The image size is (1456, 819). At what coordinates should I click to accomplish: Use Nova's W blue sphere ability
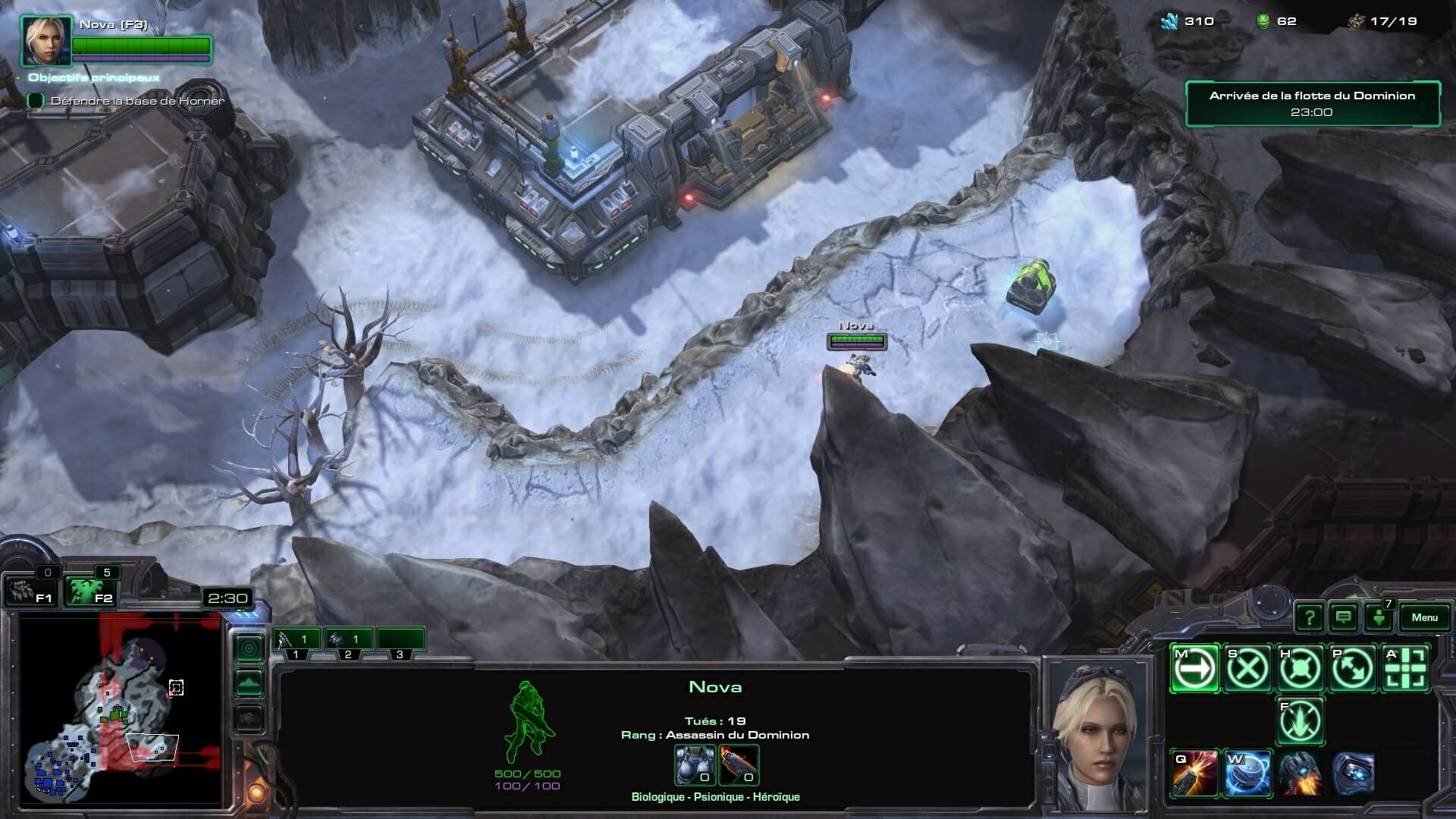(x=1247, y=774)
